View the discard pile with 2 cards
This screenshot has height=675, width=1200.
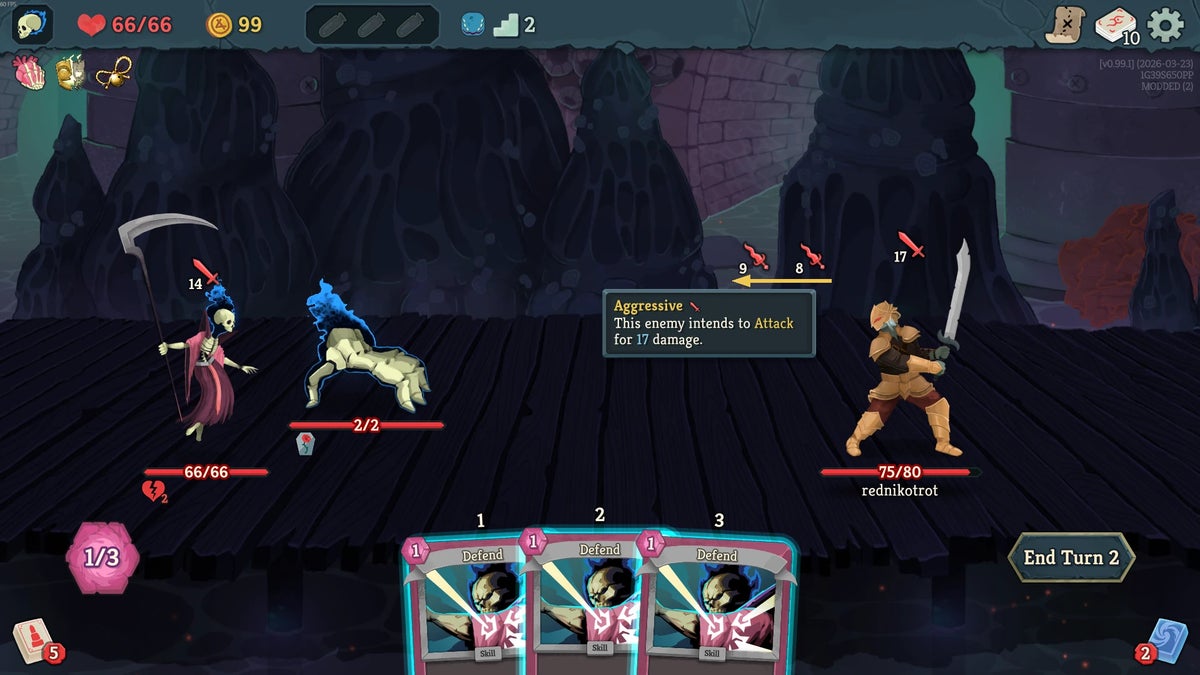pyautogui.click(x=1167, y=640)
